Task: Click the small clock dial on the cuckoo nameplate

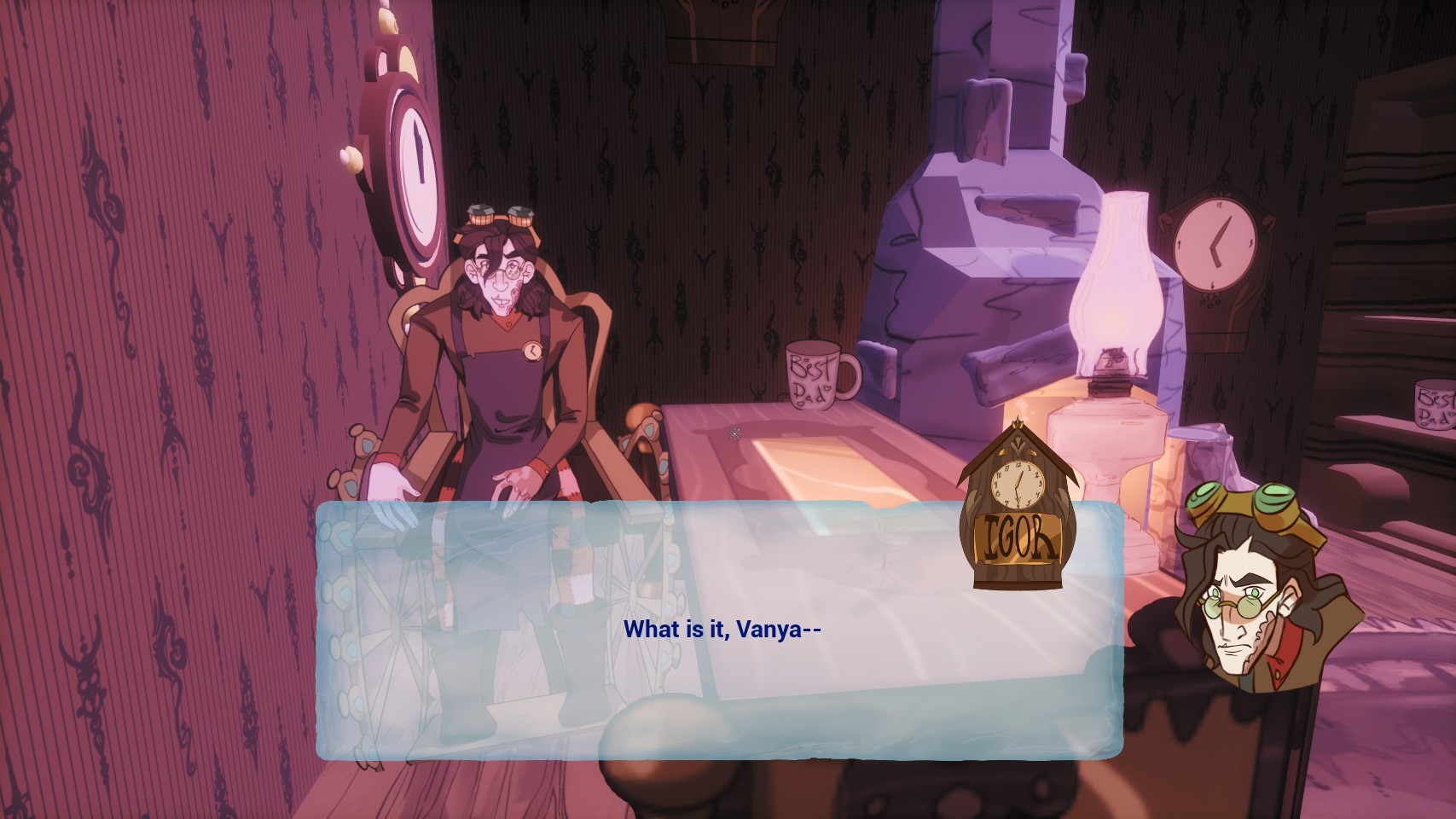Action: tap(1018, 484)
